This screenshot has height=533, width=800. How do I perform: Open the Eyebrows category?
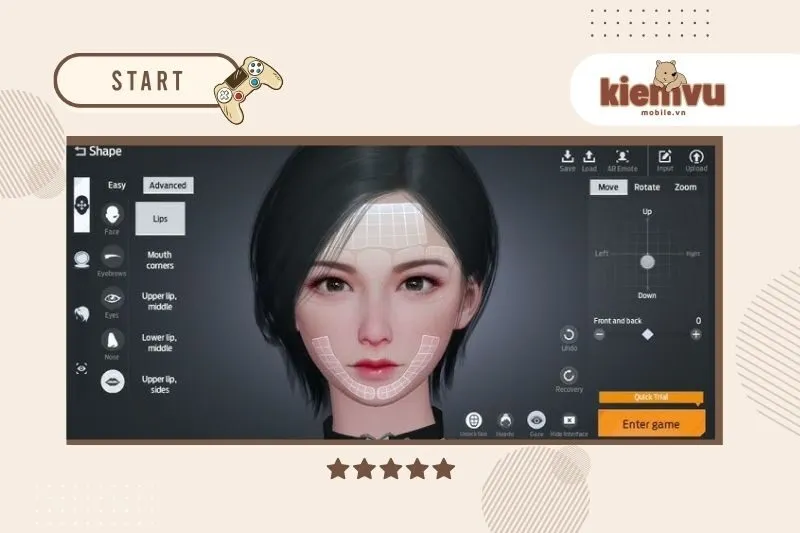pyautogui.click(x=112, y=257)
